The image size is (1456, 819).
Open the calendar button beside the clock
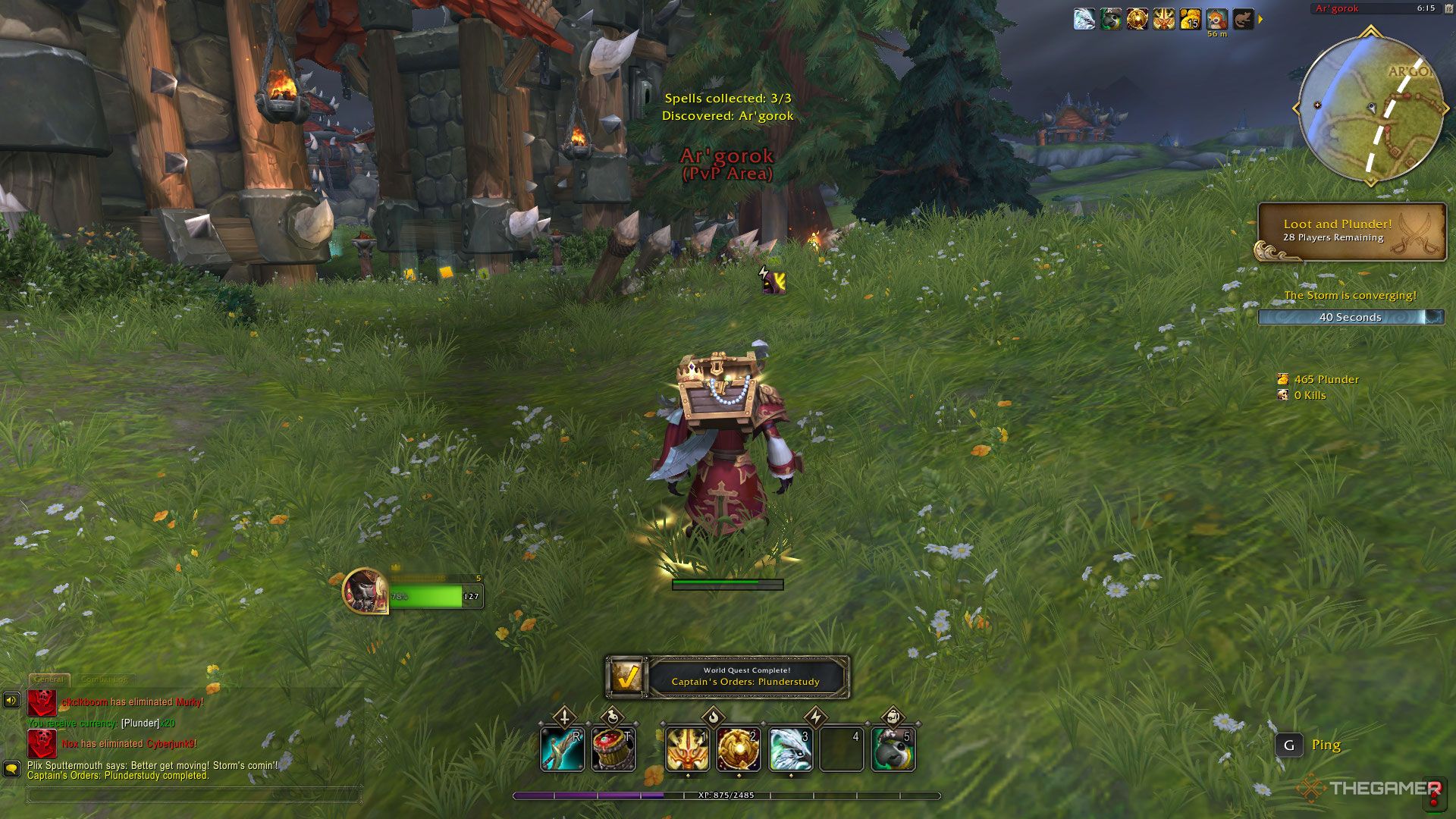1448,8
